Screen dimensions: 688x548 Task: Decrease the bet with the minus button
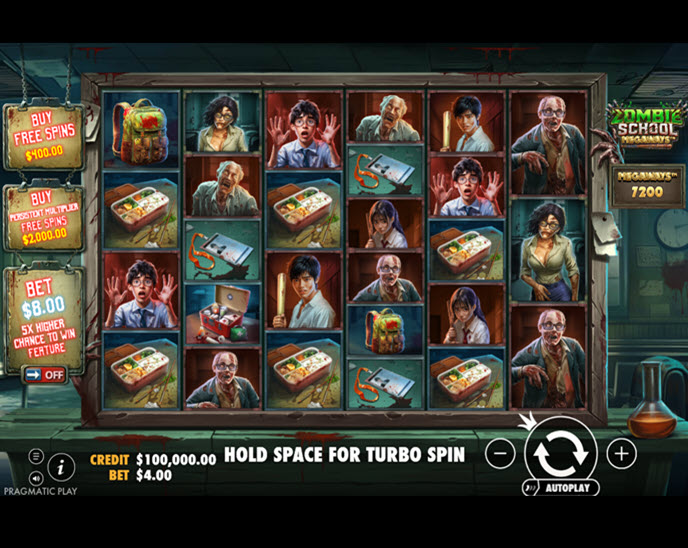[x=501, y=453]
